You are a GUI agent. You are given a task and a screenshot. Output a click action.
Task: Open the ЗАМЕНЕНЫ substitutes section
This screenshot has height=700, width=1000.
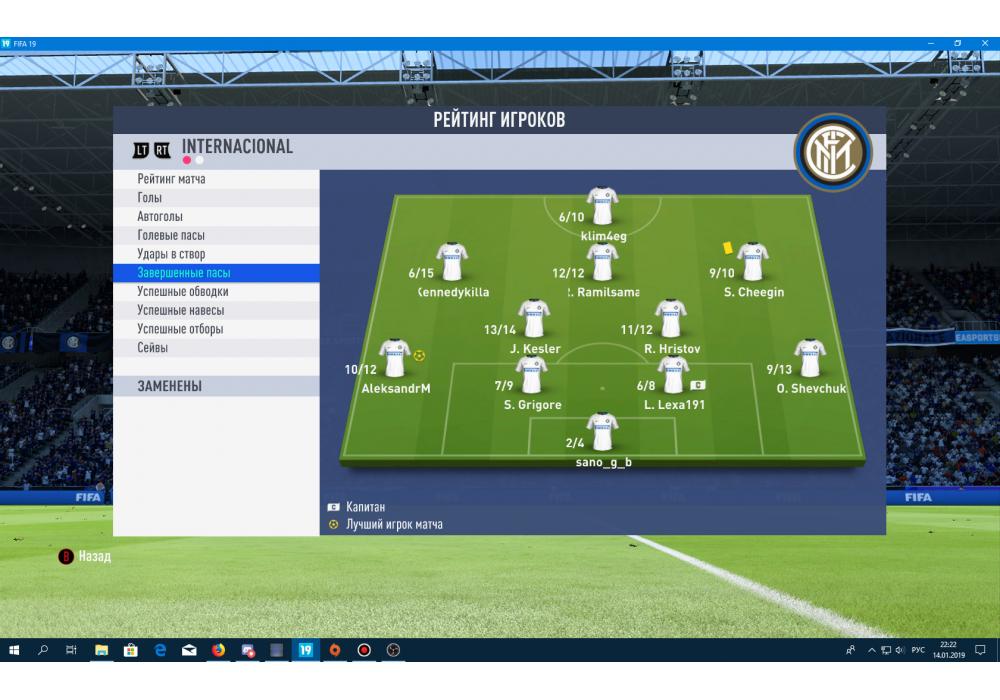(170, 386)
